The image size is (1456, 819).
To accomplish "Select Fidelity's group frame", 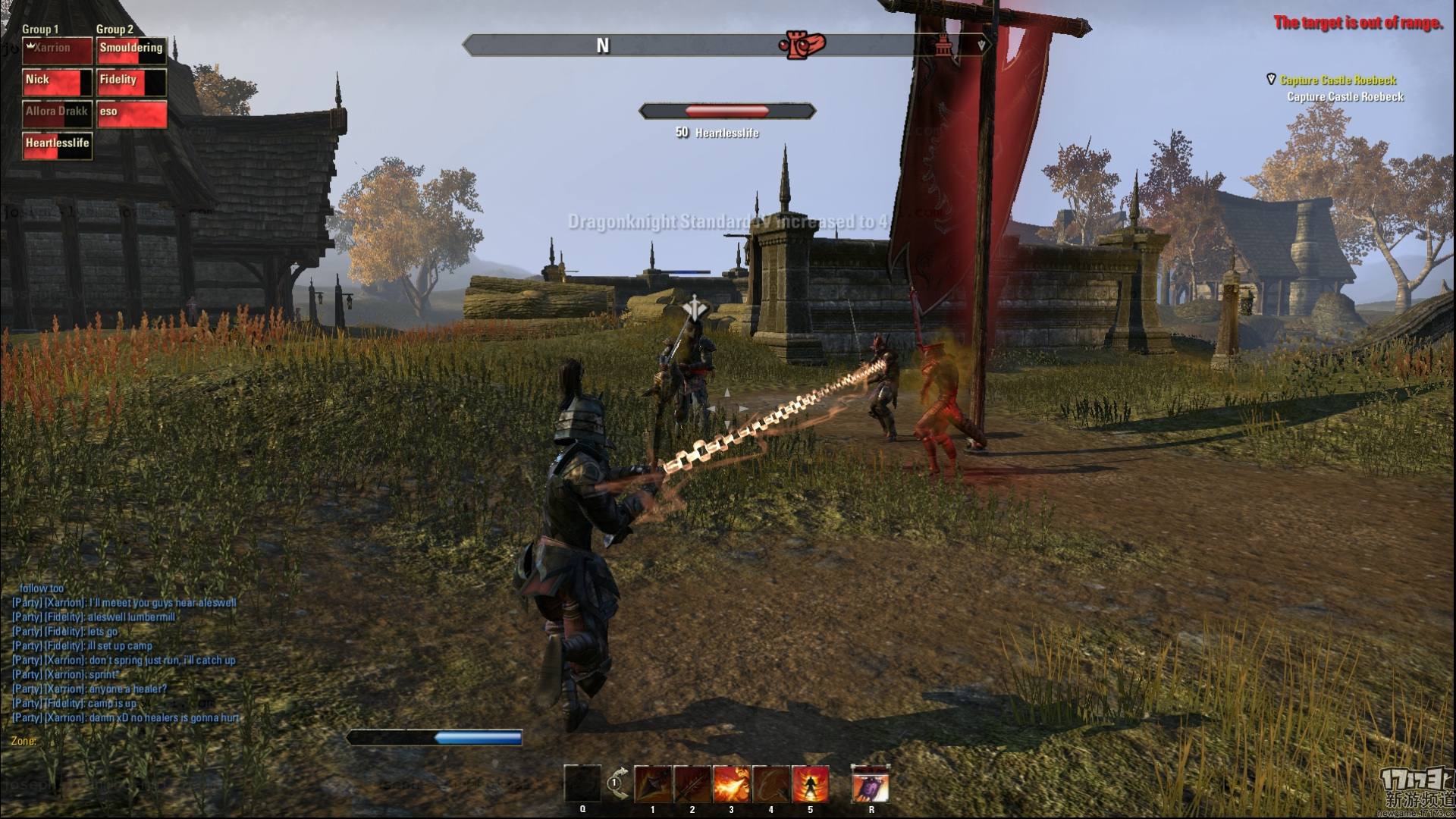I will (x=132, y=83).
